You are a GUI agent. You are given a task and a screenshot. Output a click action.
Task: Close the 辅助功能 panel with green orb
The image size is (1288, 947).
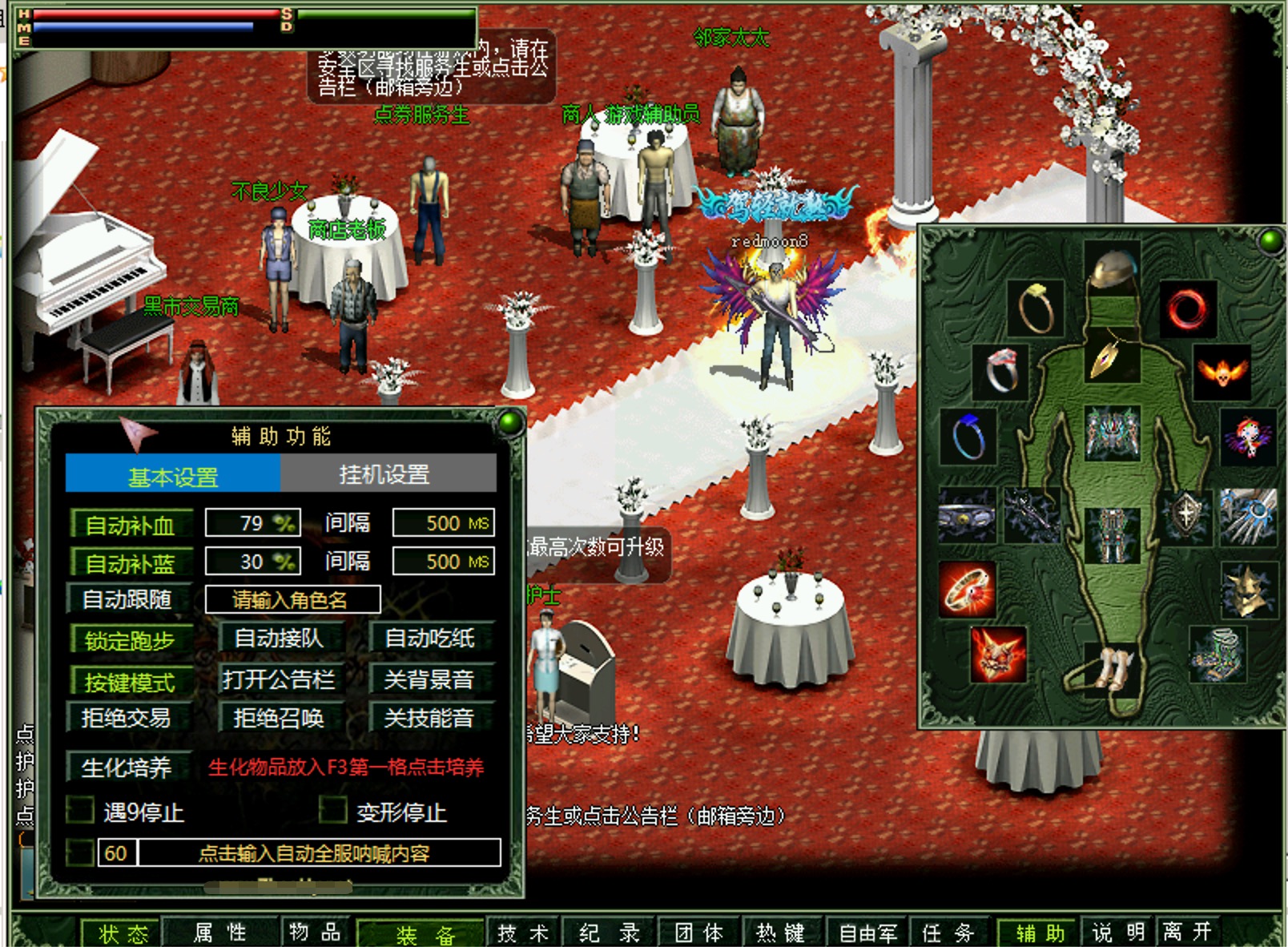tap(508, 421)
